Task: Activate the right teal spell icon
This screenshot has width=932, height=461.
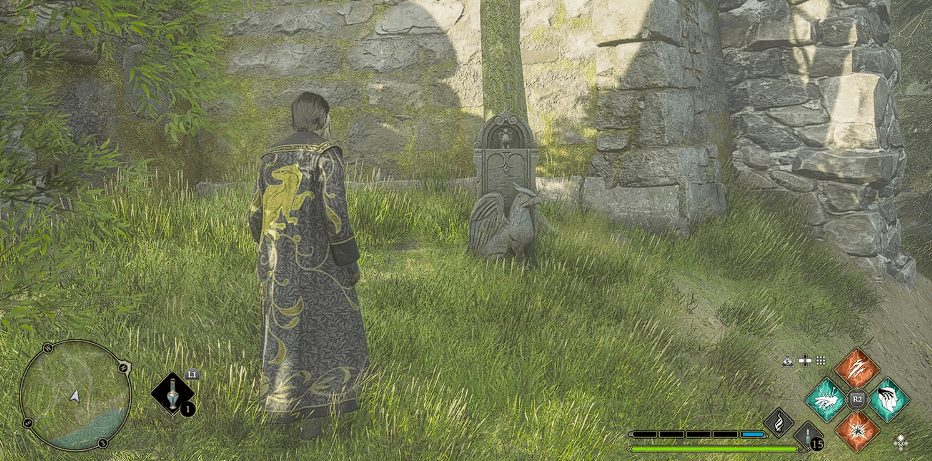Action: 887,400
